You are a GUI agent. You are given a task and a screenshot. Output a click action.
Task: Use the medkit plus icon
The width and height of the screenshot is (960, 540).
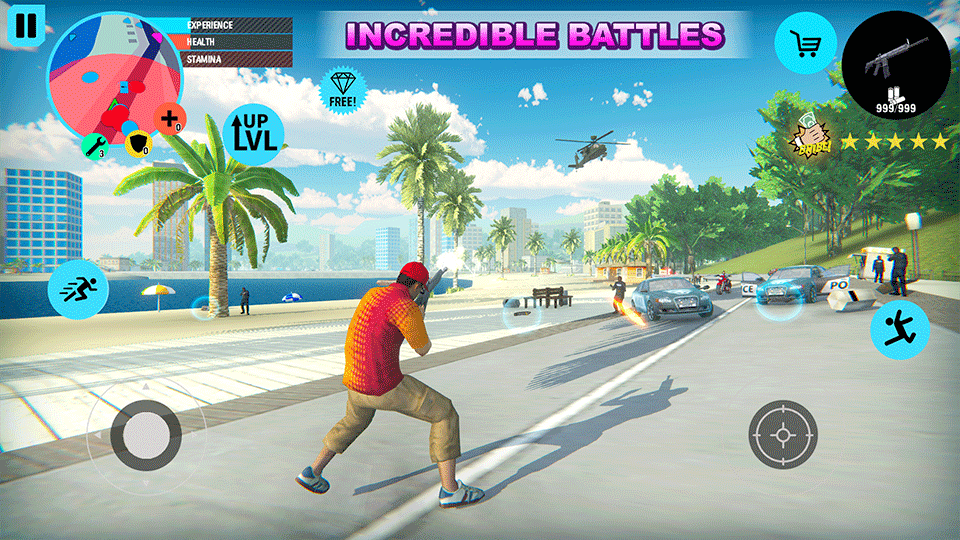[x=169, y=119]
